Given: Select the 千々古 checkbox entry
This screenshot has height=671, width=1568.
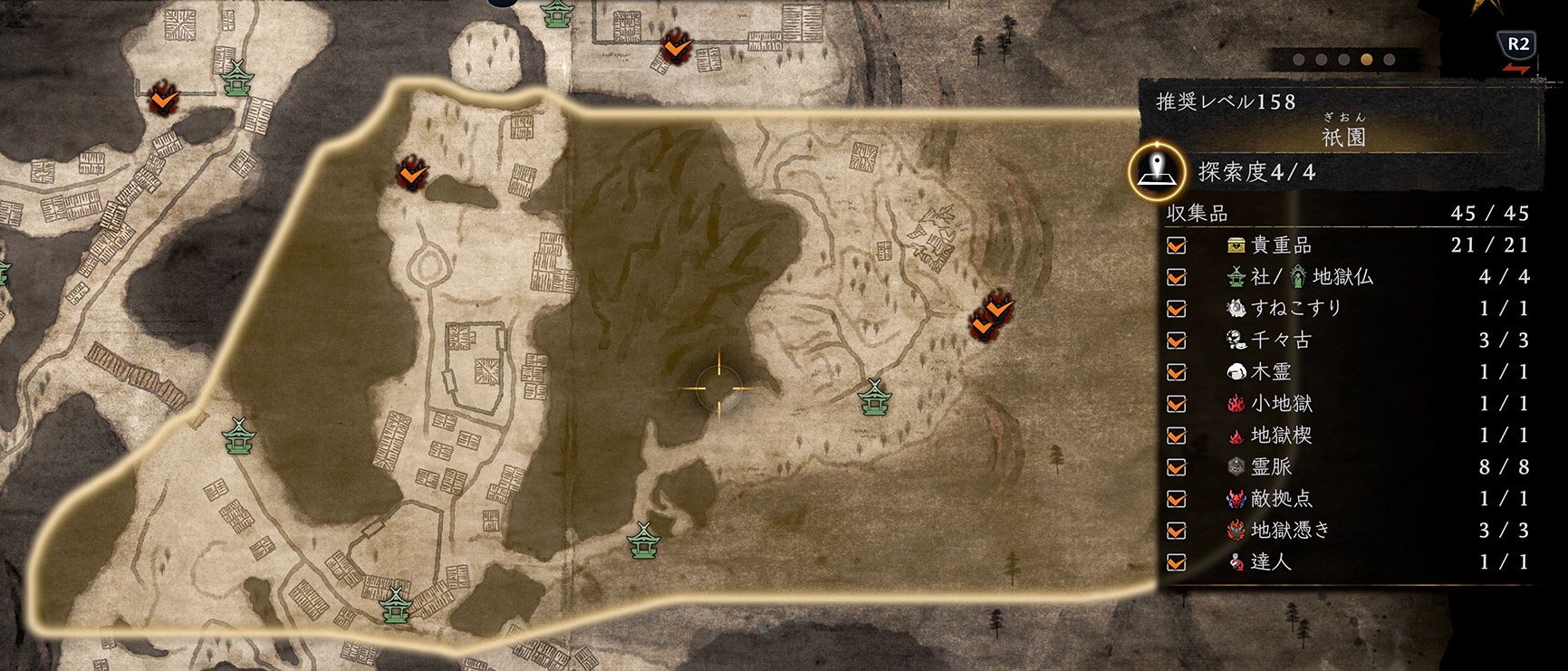Looking at the screenshot, I should [1177, 340].
